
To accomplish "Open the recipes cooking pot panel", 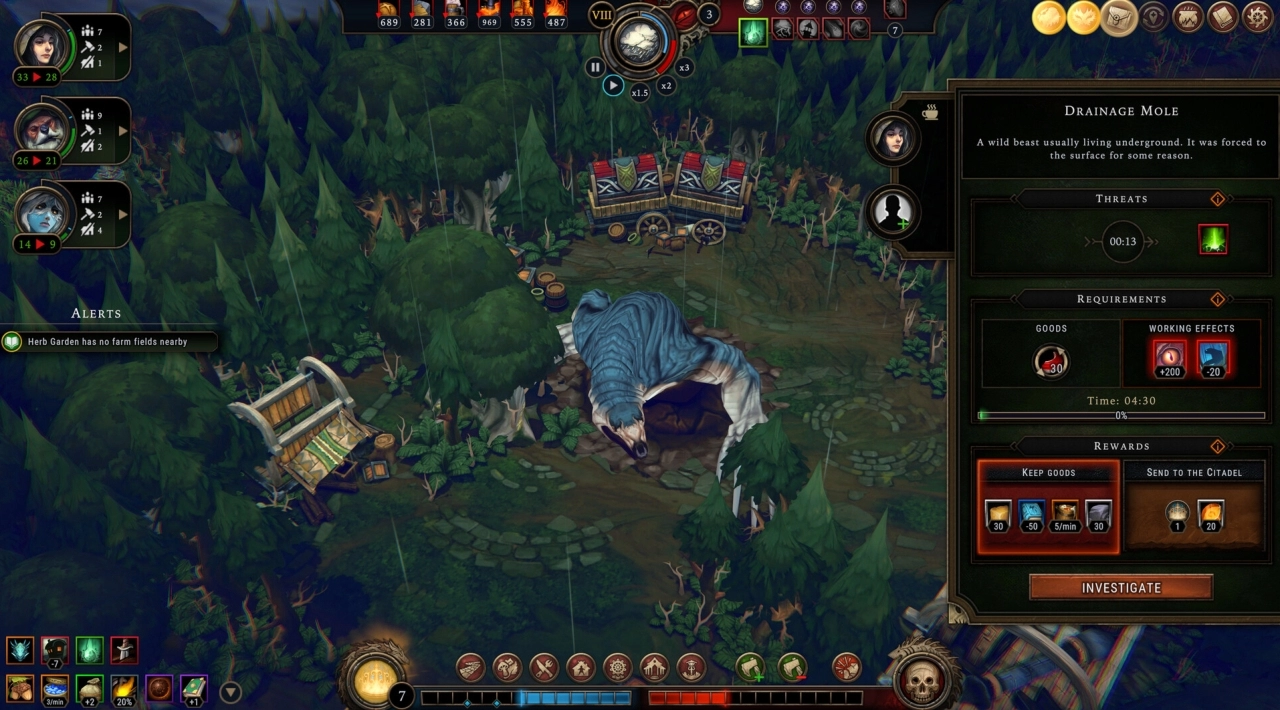I will click(x=1188, y=17).
